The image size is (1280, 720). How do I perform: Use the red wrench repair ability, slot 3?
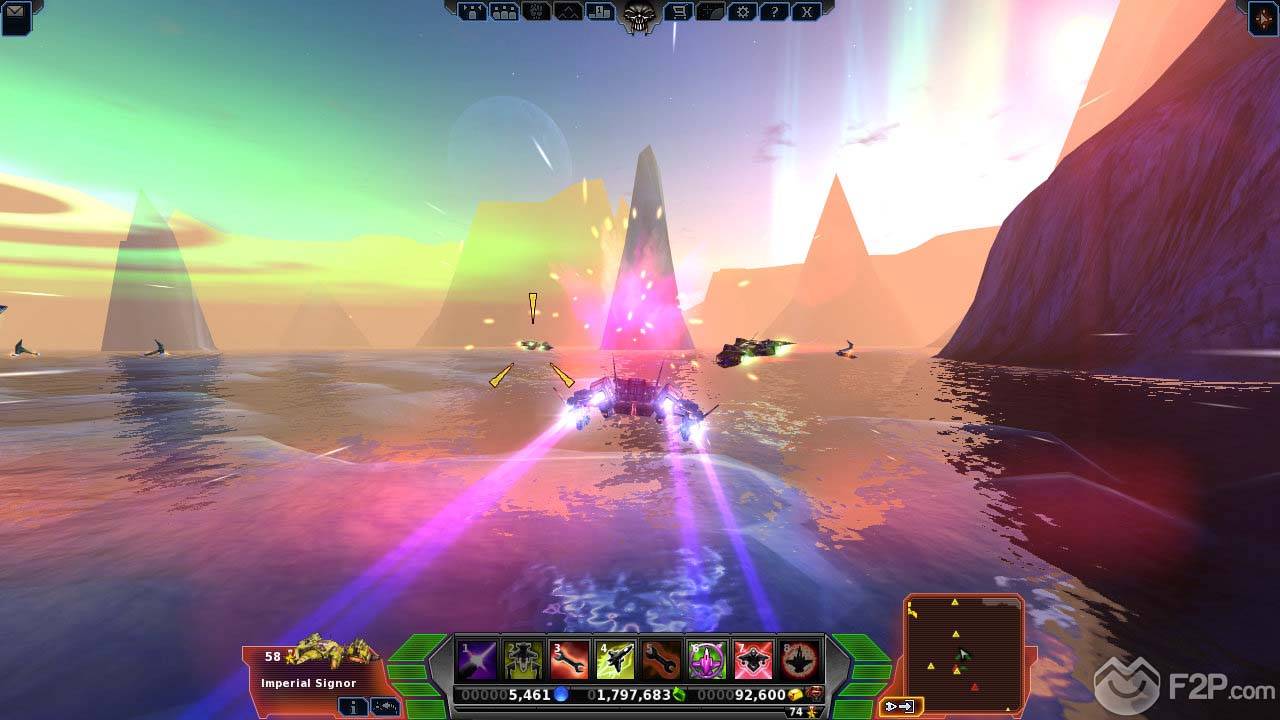click(x=569, y=660)
